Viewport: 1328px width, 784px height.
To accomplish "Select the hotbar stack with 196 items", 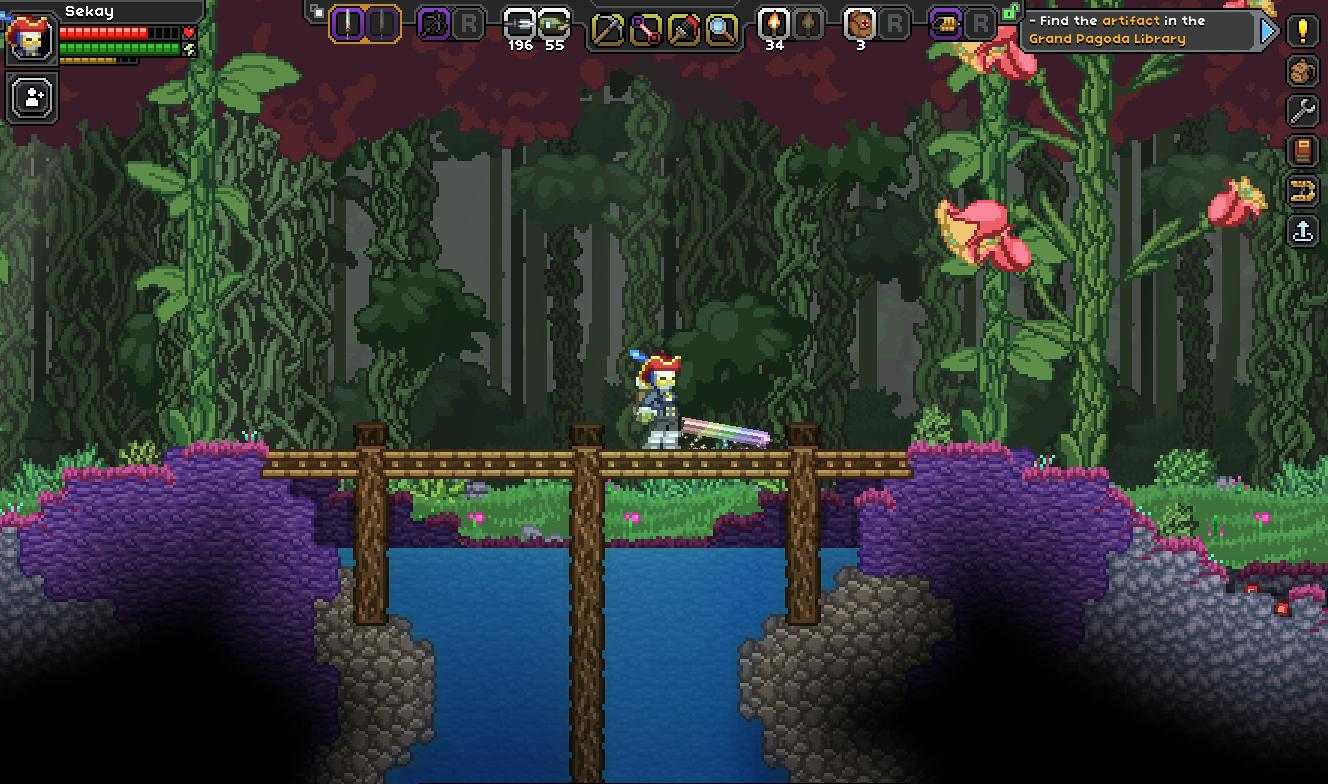I will [519, 23].
